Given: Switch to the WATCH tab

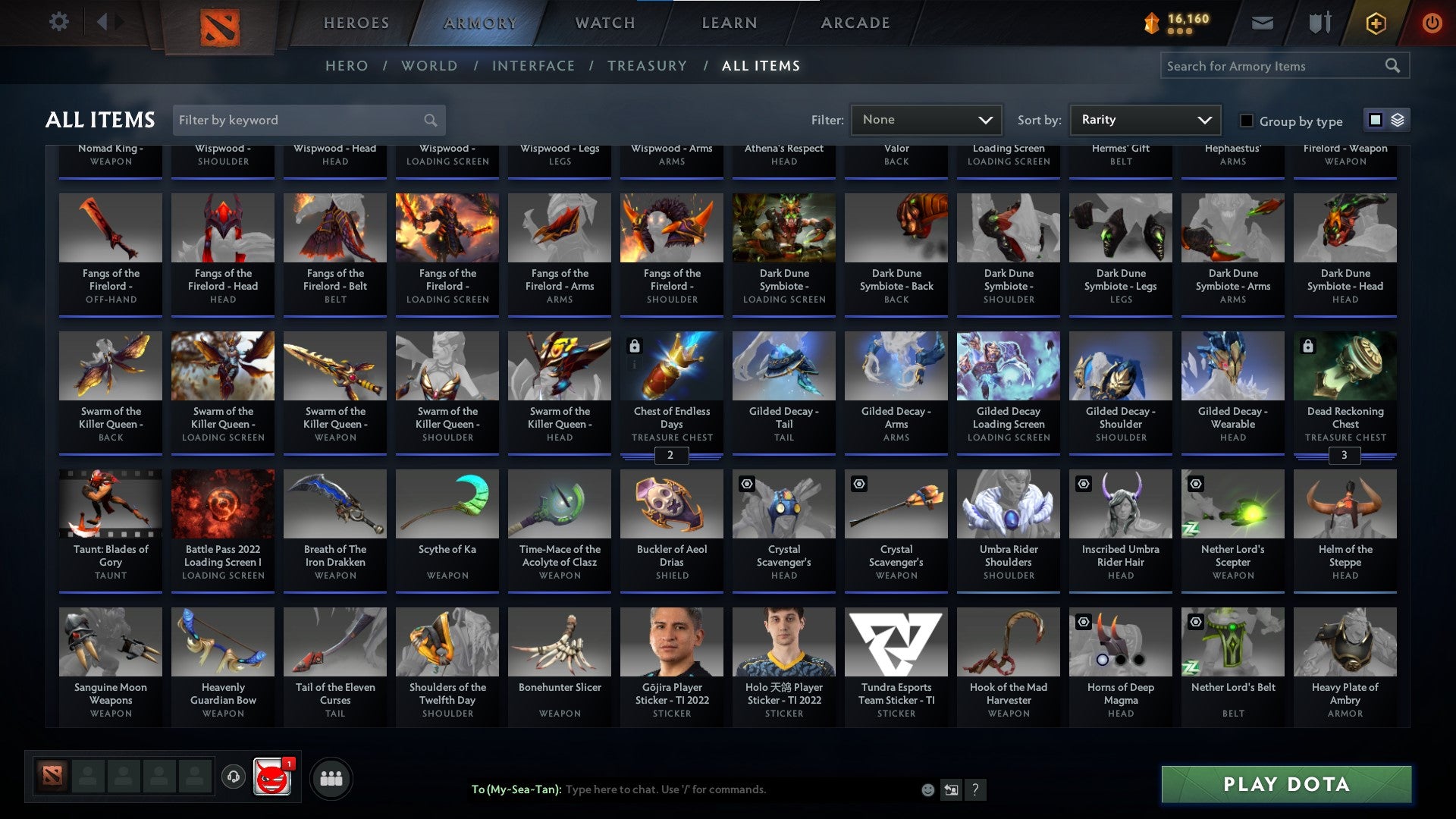Looking at the screenshot, I should [604, 22].
